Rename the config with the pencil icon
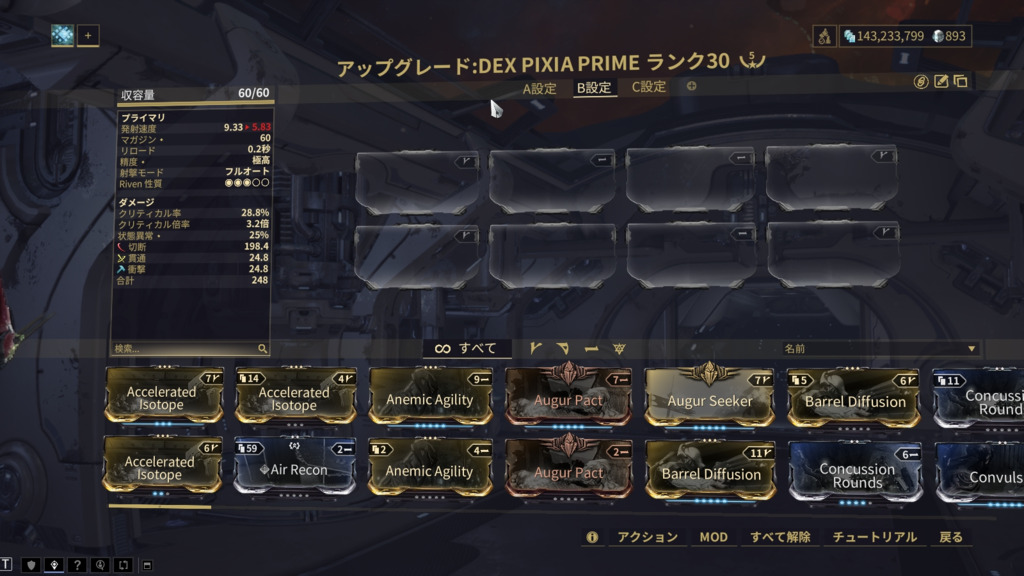Viewport: 1024px width, 576px height. 941,82
